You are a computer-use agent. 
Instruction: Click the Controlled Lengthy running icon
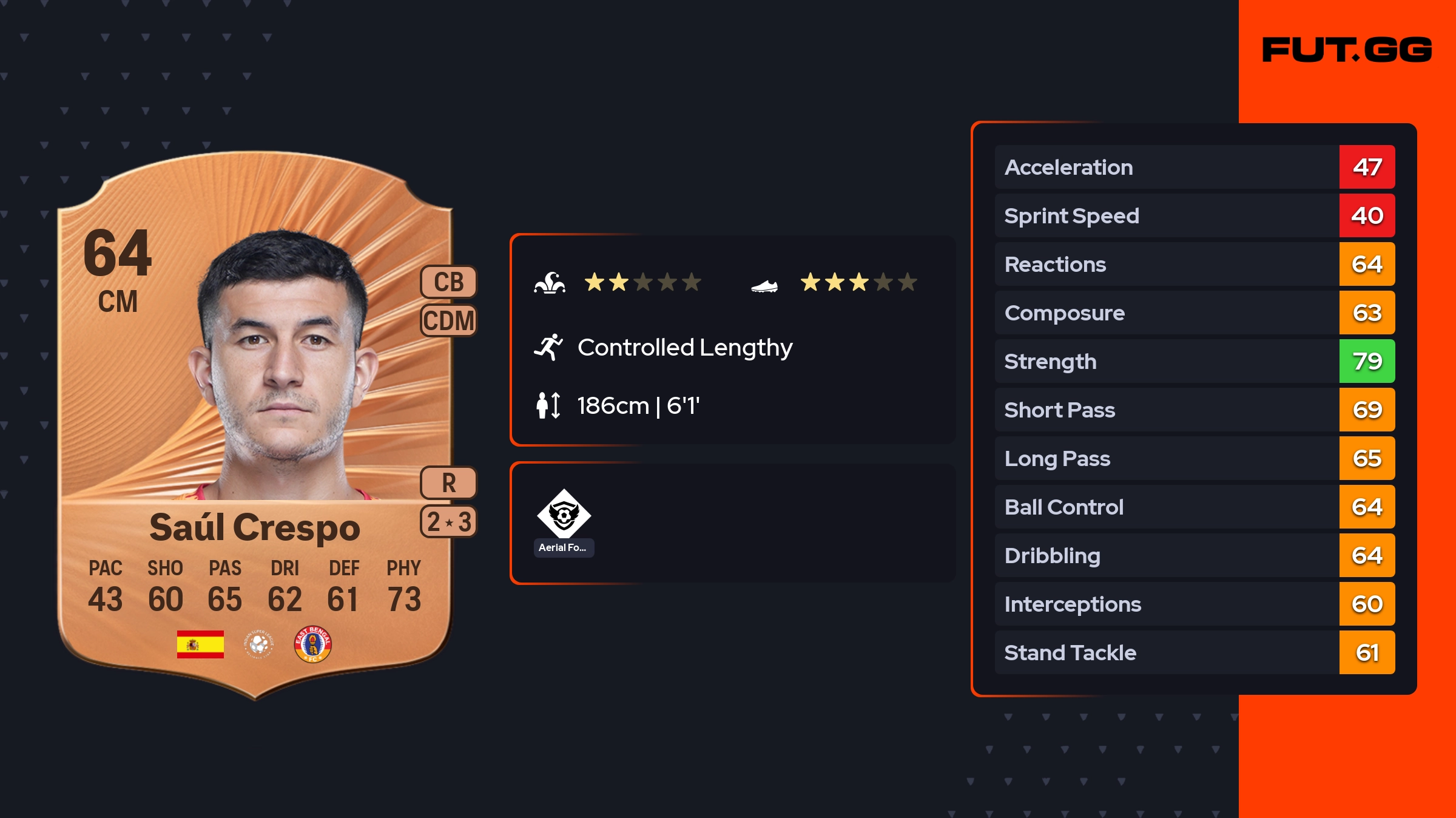point(548,347)
